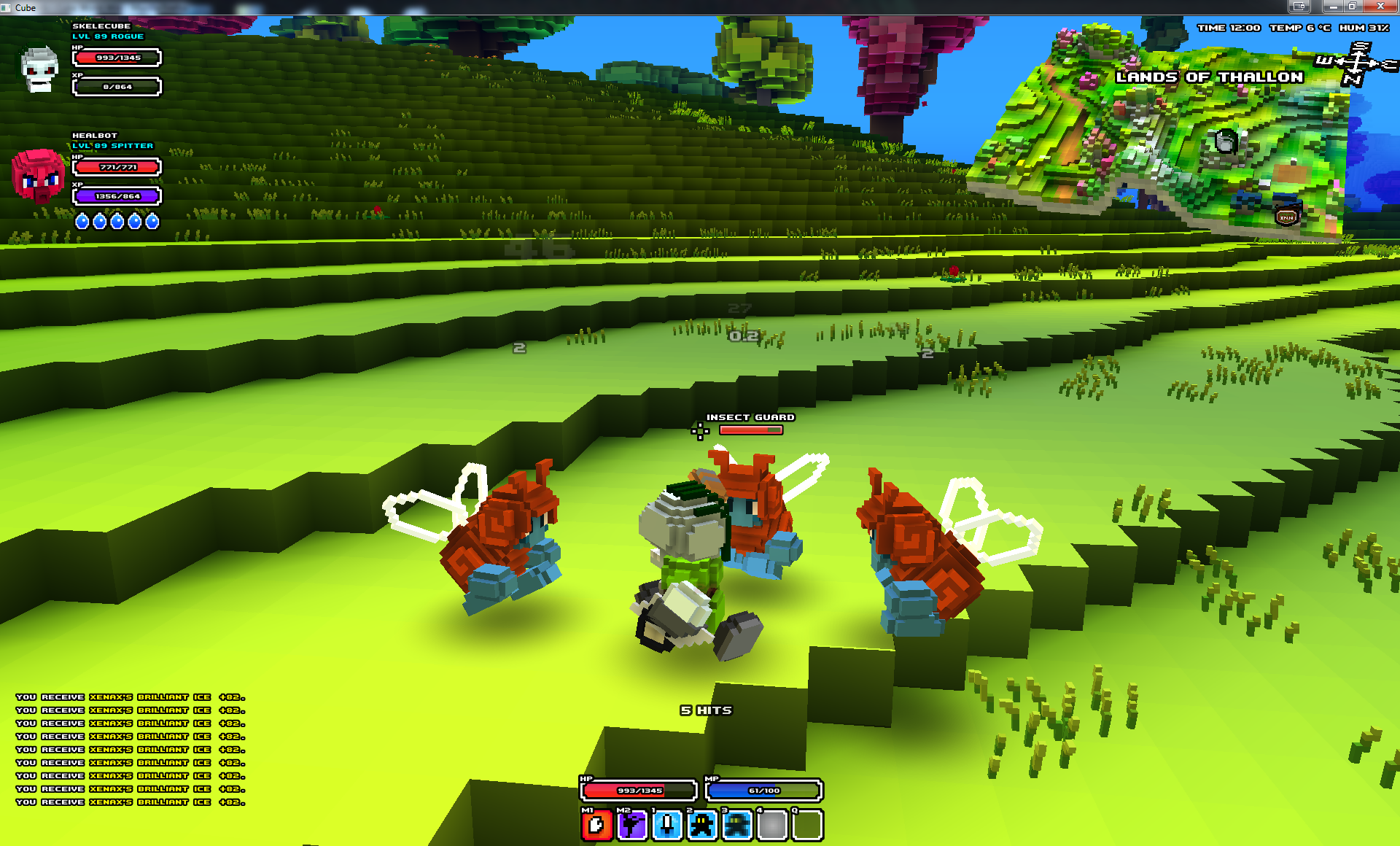Viewport: 1400px width, 846px height.
Task: Trigger the stealth skill in hotbar slot 3
Action: 738,825
